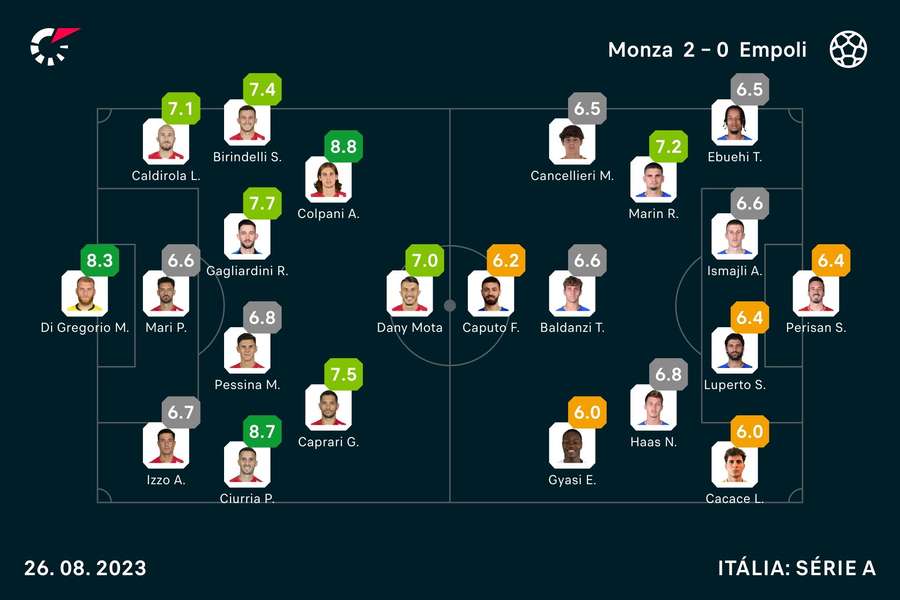This screenshot has width=900, height=600.
Task: Select Di Gregorio M. goalkeeper portrait
Action: 84,293
